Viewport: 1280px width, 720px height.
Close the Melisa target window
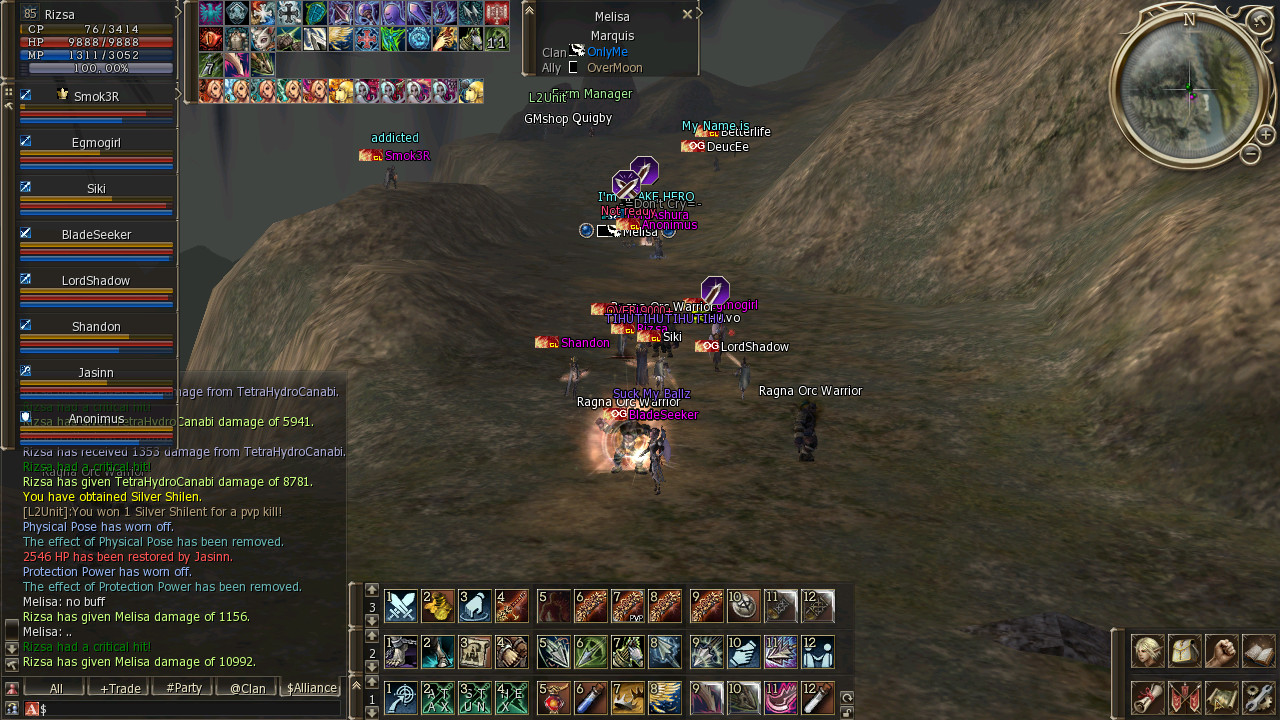coord(687,15)
